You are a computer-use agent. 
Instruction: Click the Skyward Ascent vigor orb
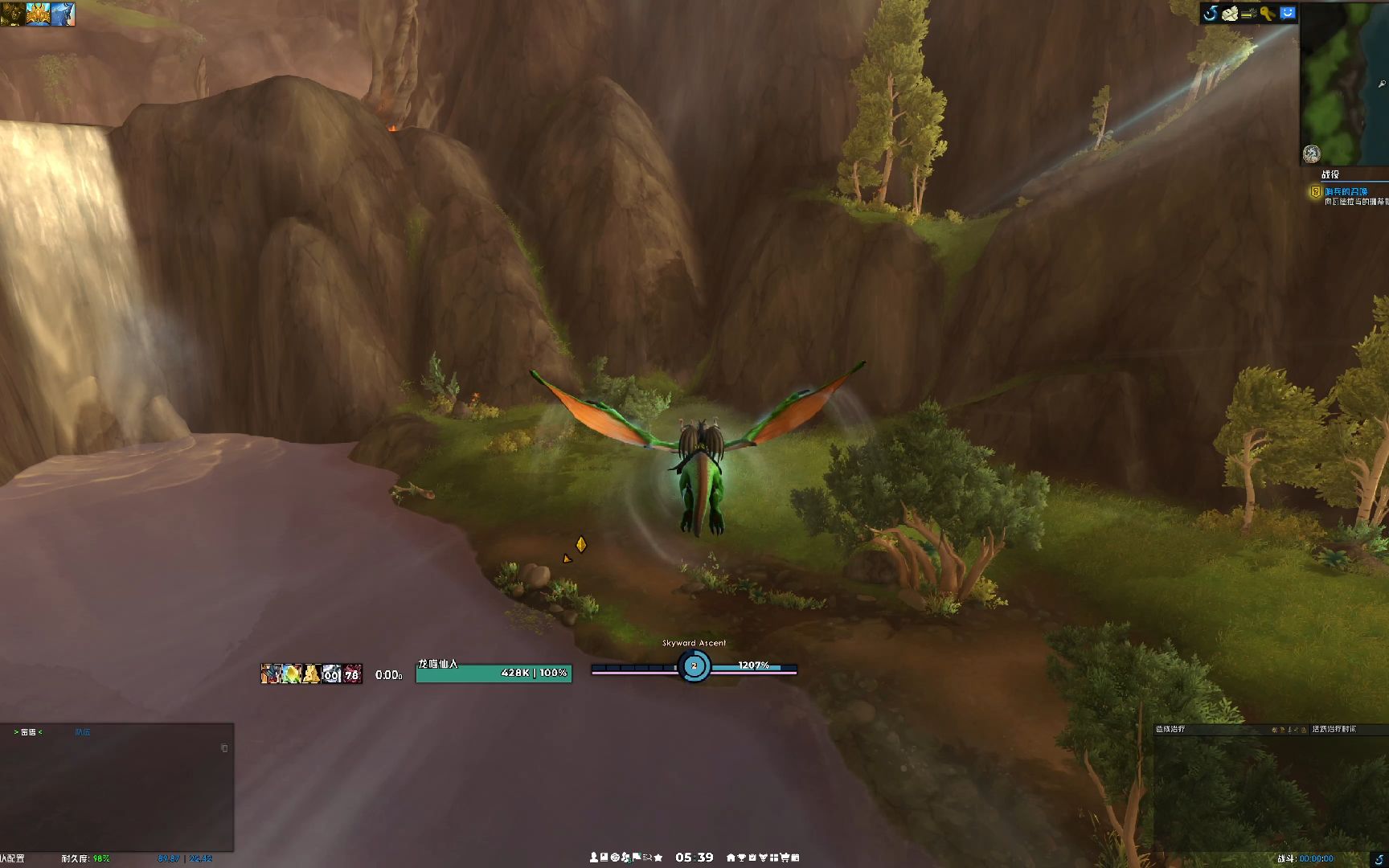(x=694, y=665)
